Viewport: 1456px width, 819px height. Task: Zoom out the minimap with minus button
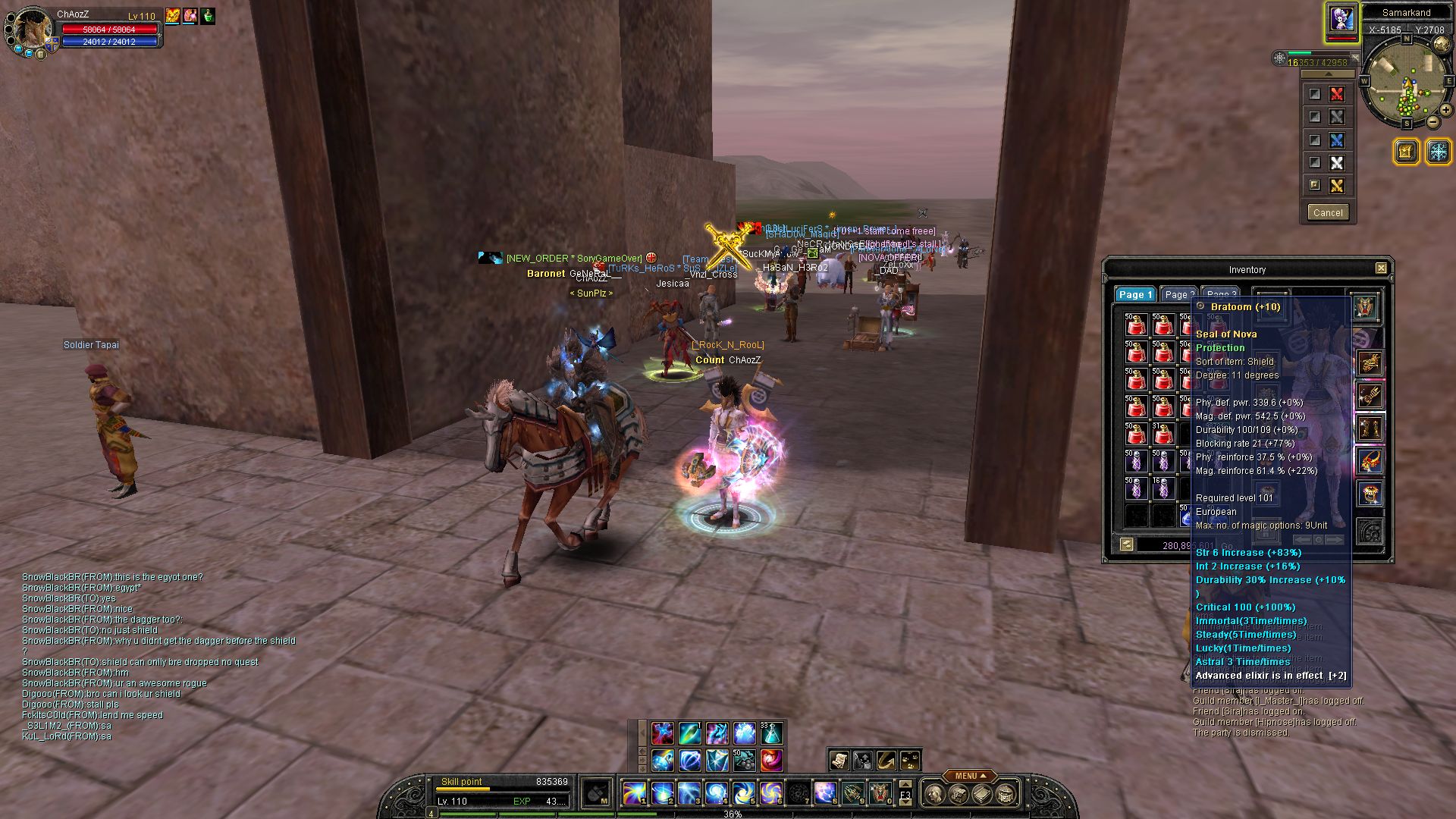1432,121
